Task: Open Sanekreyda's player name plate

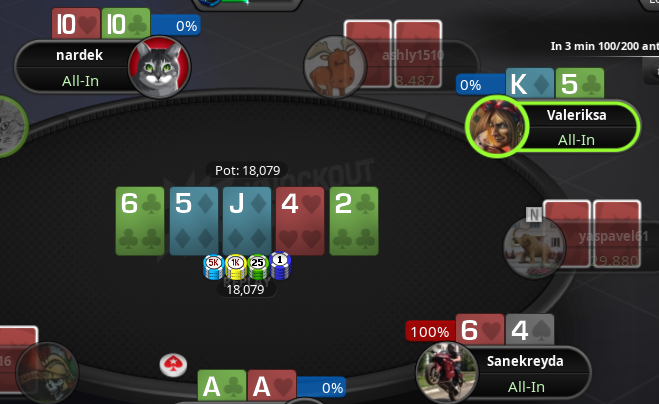Action: tap(525, 372)
